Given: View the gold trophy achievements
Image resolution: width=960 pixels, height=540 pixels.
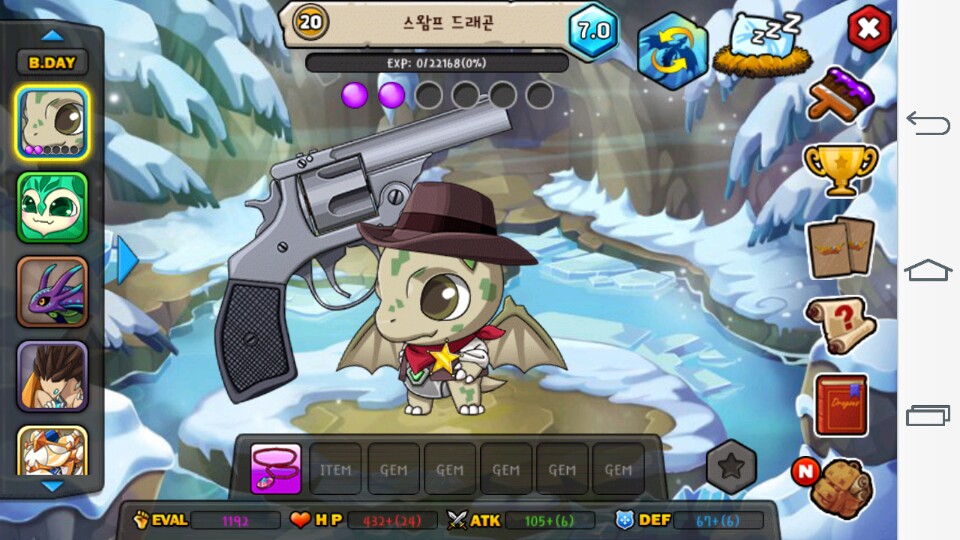Looking at the screenshot, I should 840,170.
